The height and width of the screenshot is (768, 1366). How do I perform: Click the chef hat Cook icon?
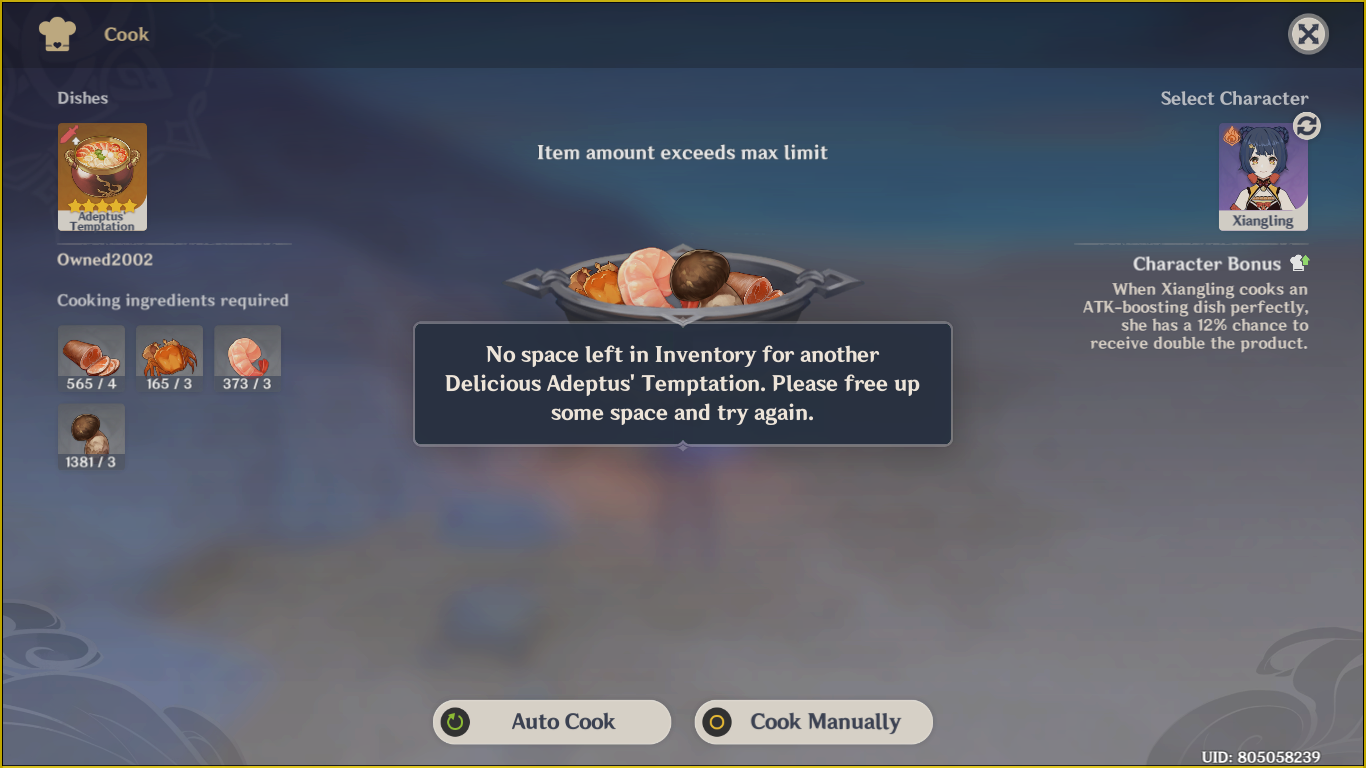[x=57, y=33]
